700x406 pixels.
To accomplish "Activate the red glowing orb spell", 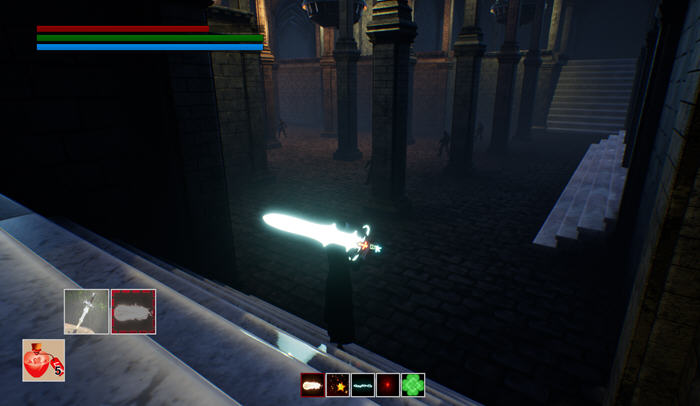I will (388, 385).
